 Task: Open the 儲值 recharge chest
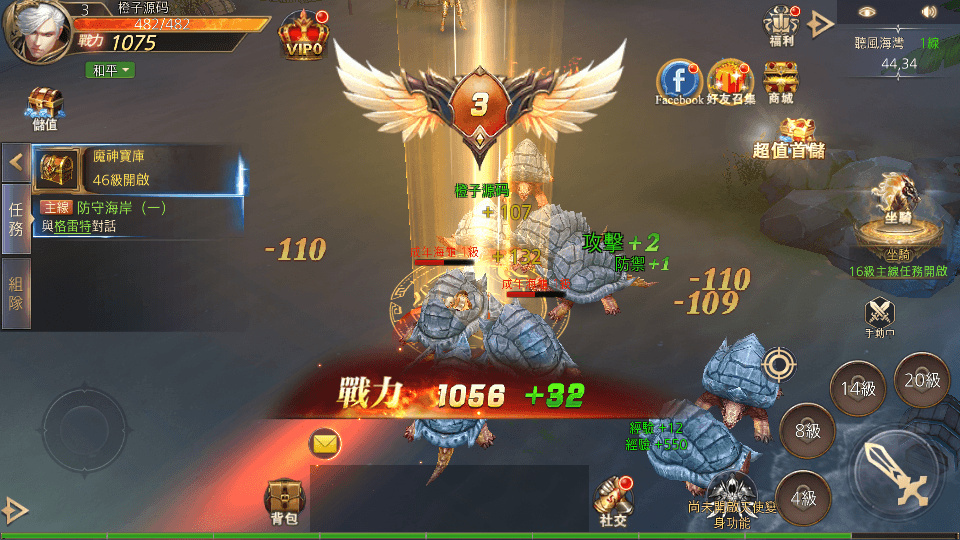tap(45, 108)
